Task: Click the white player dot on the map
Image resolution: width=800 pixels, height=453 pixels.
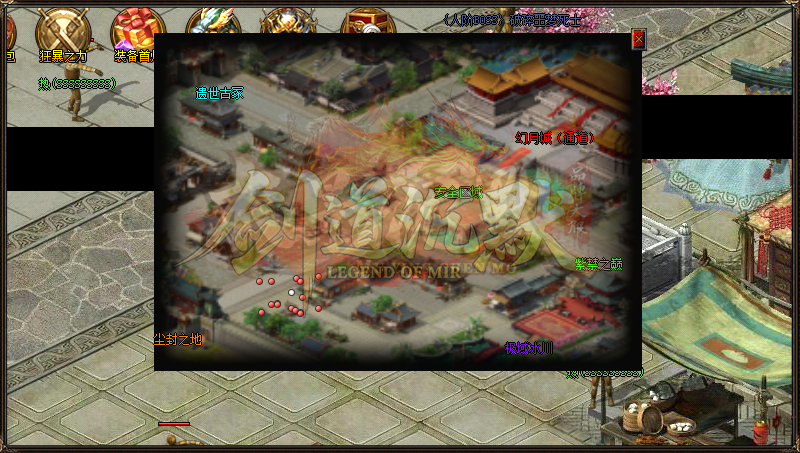Action: tap(292, 293)
